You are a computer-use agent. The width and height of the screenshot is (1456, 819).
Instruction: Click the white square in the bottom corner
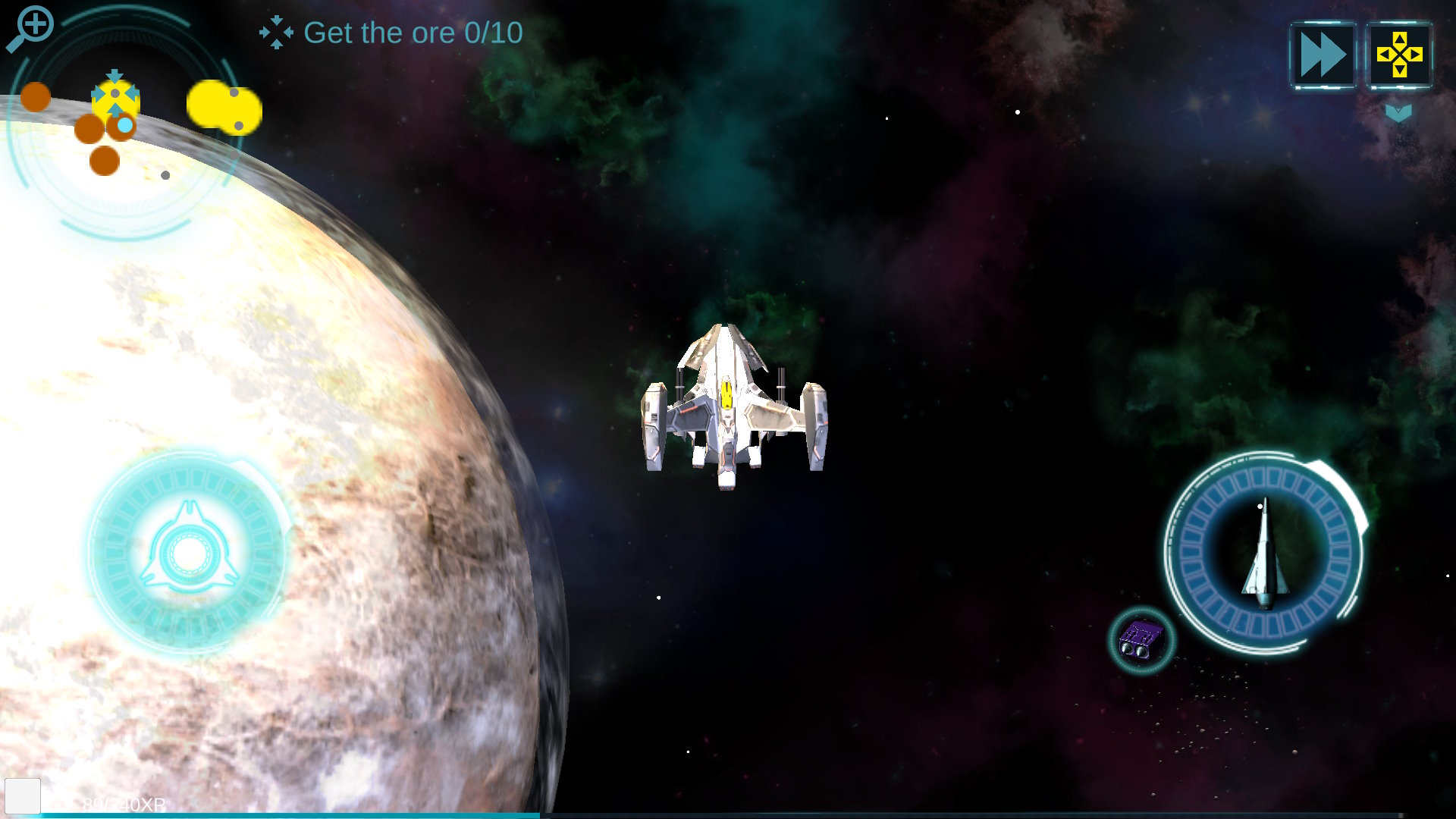point(23,795)
